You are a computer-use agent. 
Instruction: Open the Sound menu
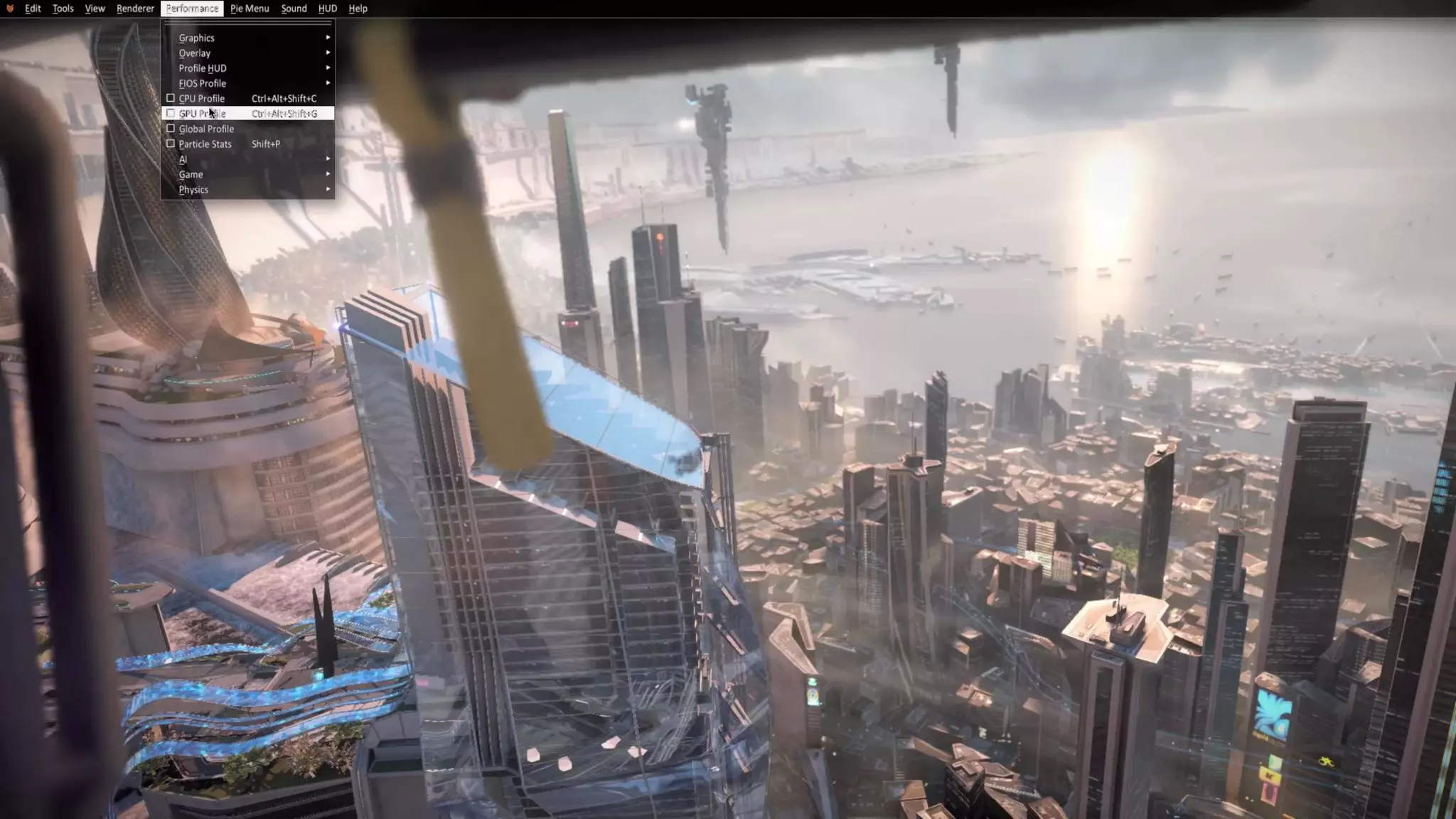(294, 9)
